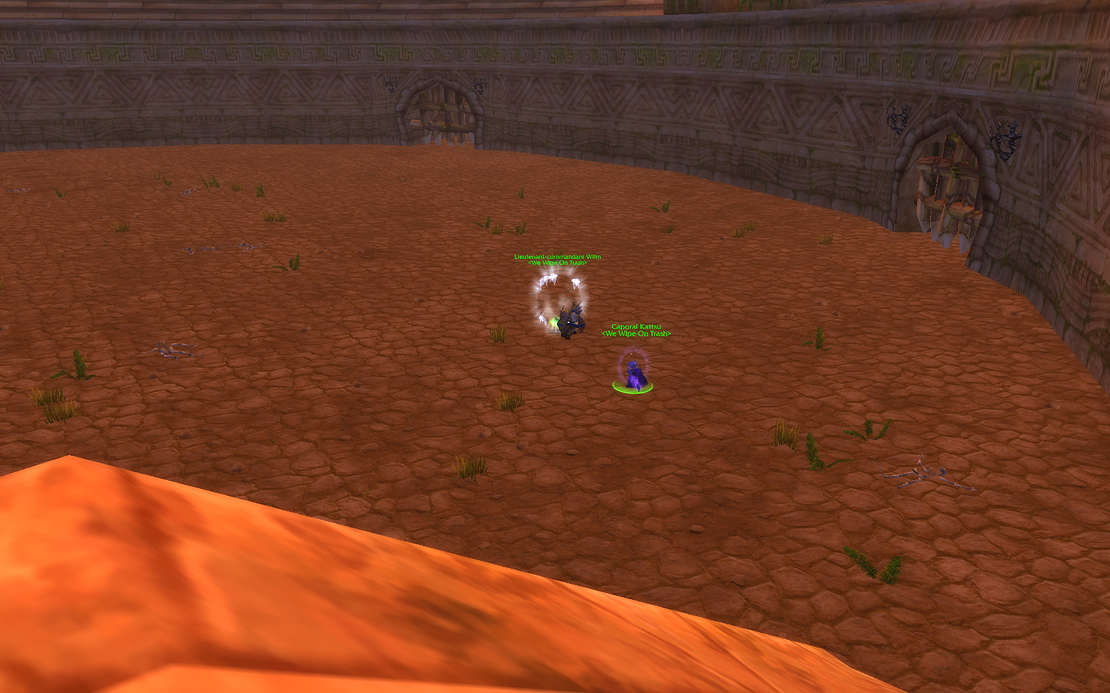Image resolution: width=1110 pixels, height=693 pixels.
Task: Target the Caporal player's green name label
Action: (x=636, y=326)
